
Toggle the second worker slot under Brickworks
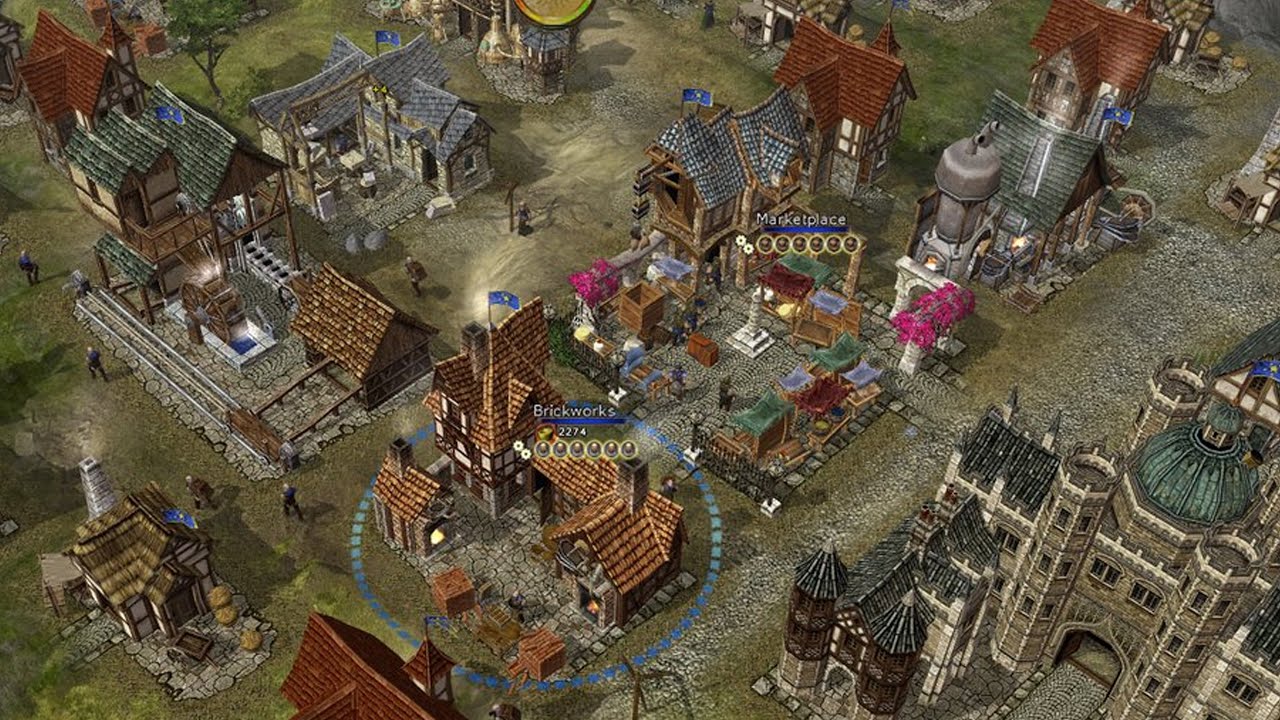(x=560, y=448)
